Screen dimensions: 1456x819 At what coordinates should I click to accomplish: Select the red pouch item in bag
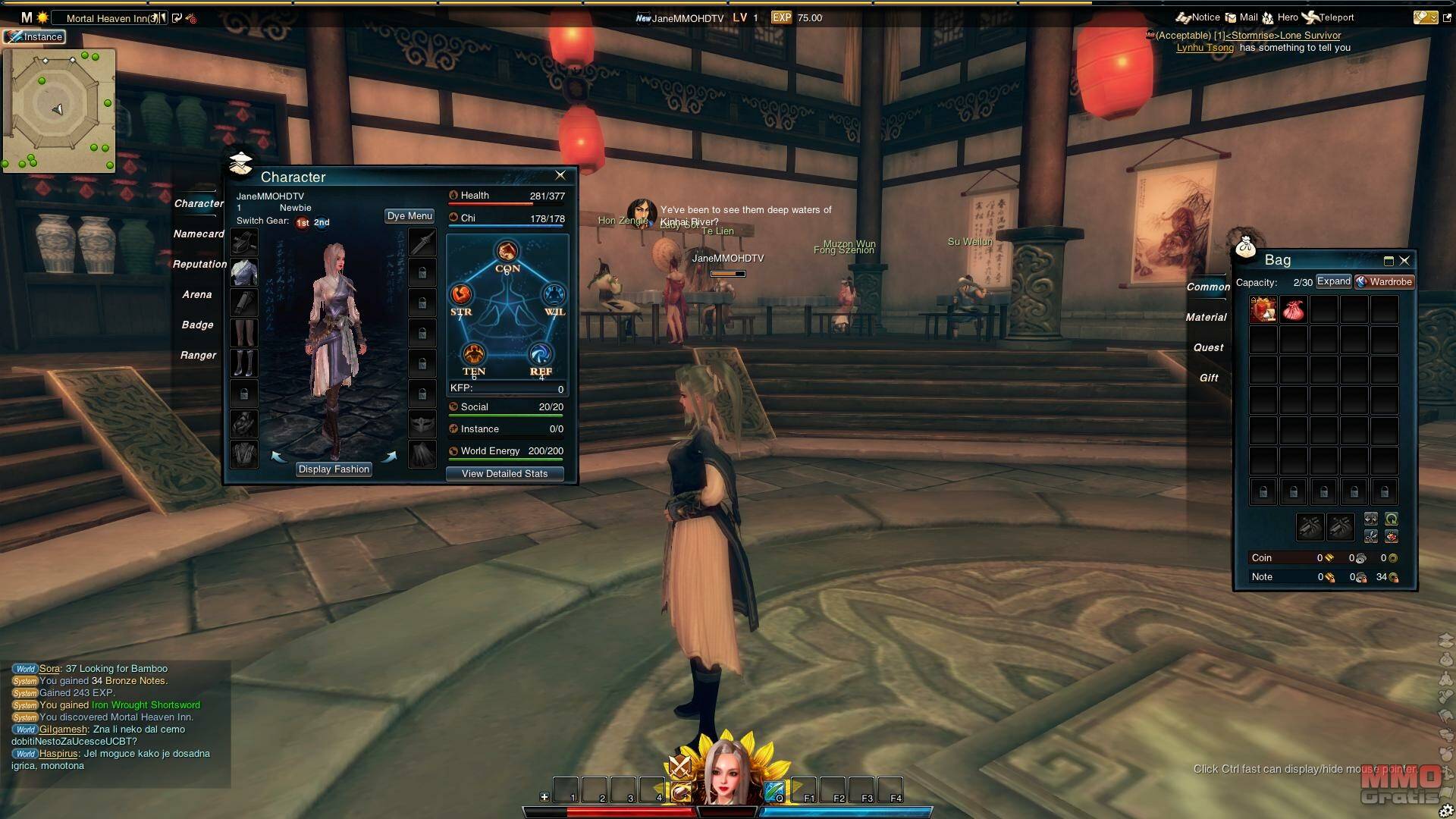tap(1293, 310)
